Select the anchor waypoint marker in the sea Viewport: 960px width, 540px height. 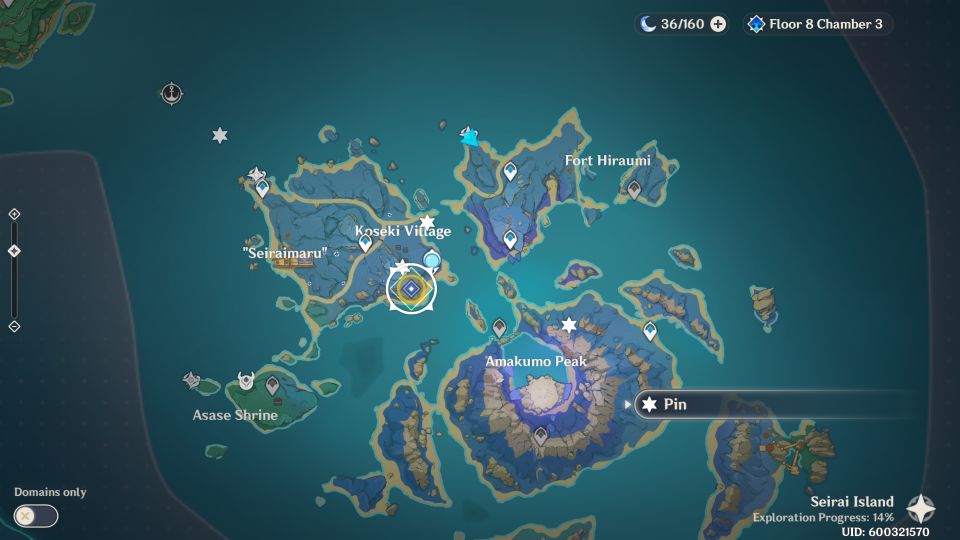pos(172,94)
